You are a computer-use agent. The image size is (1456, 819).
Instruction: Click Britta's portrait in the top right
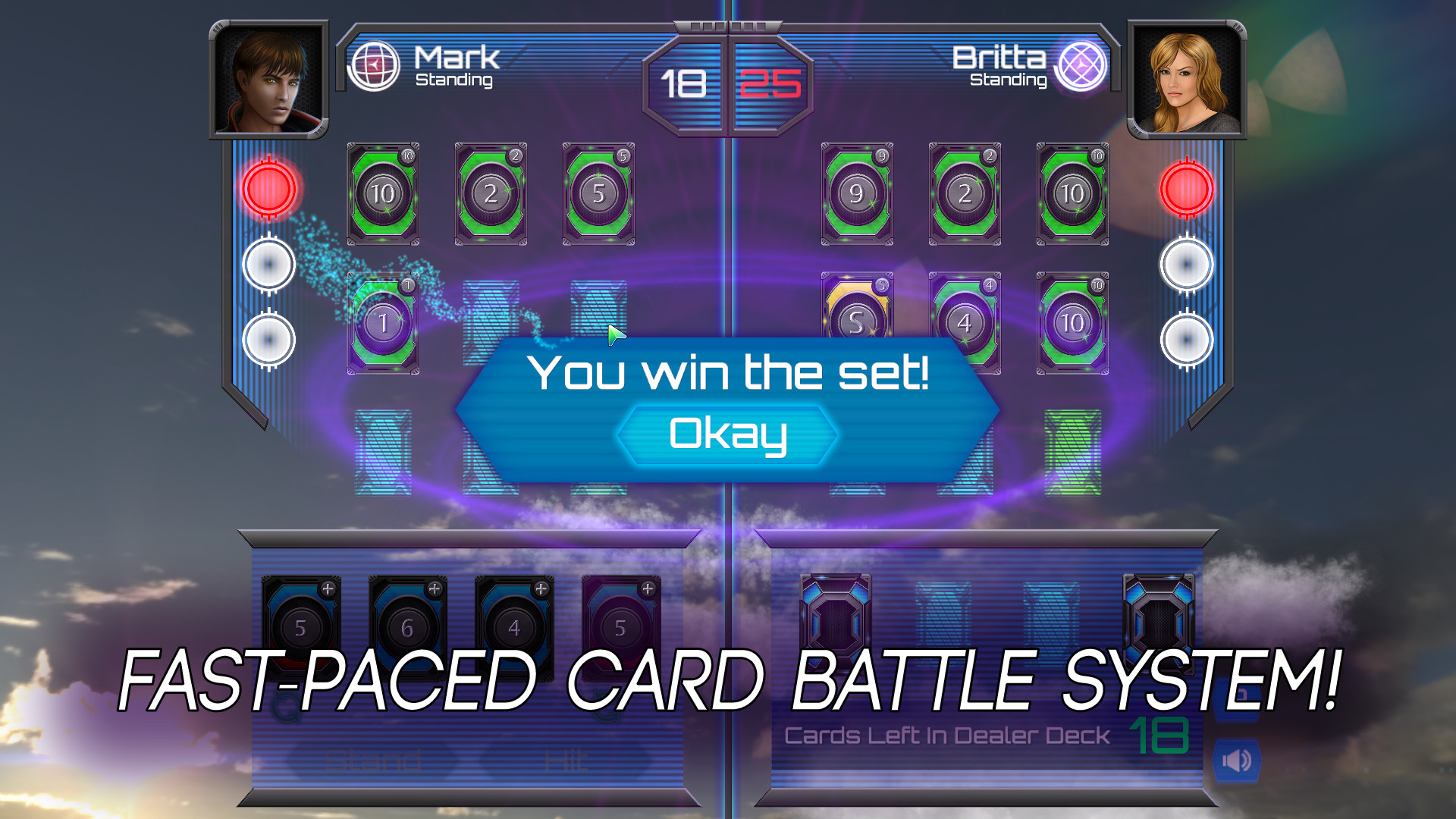click(x=1188, y=80)
